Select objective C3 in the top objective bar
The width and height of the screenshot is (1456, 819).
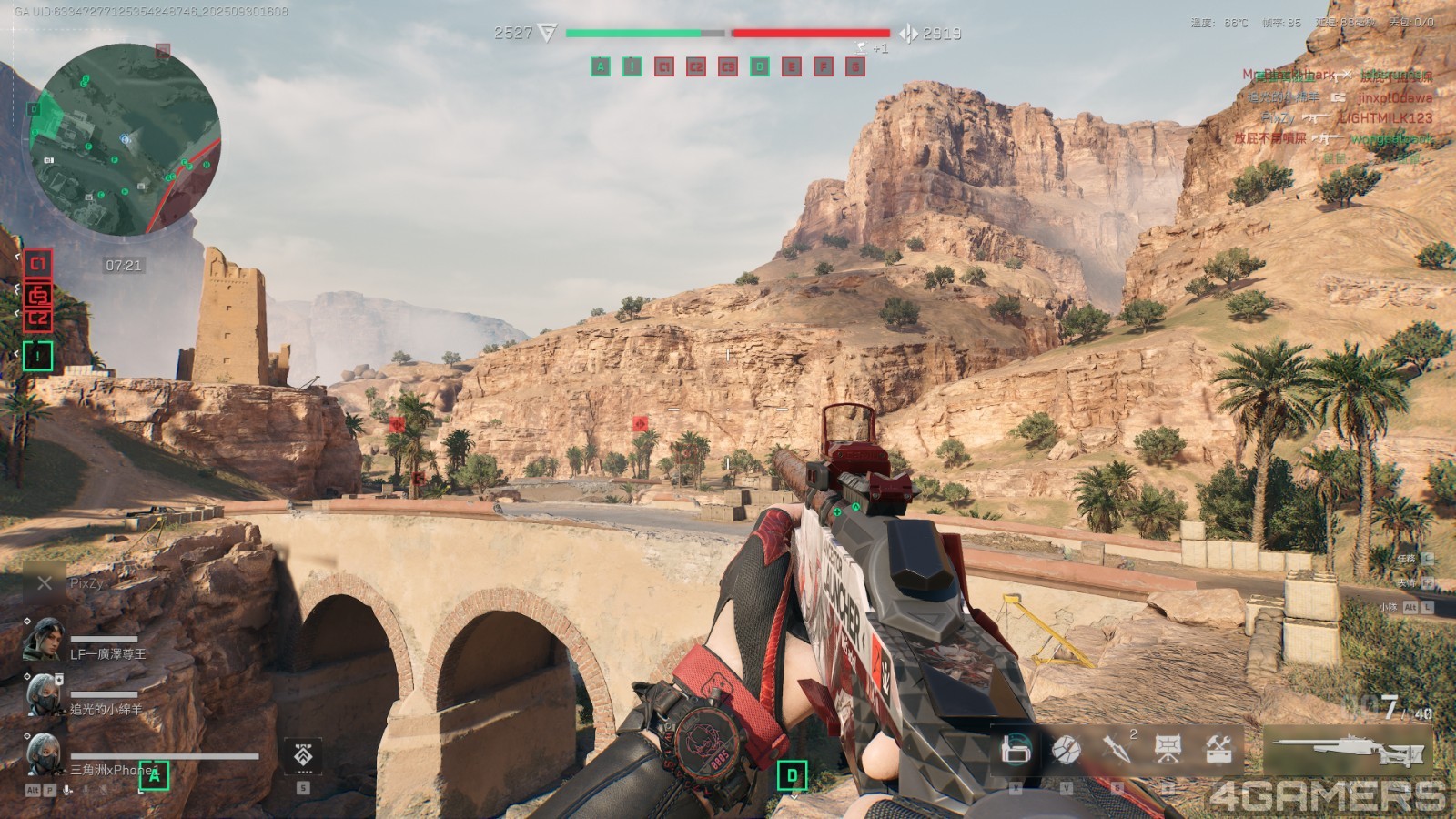[x=728, y=66]
